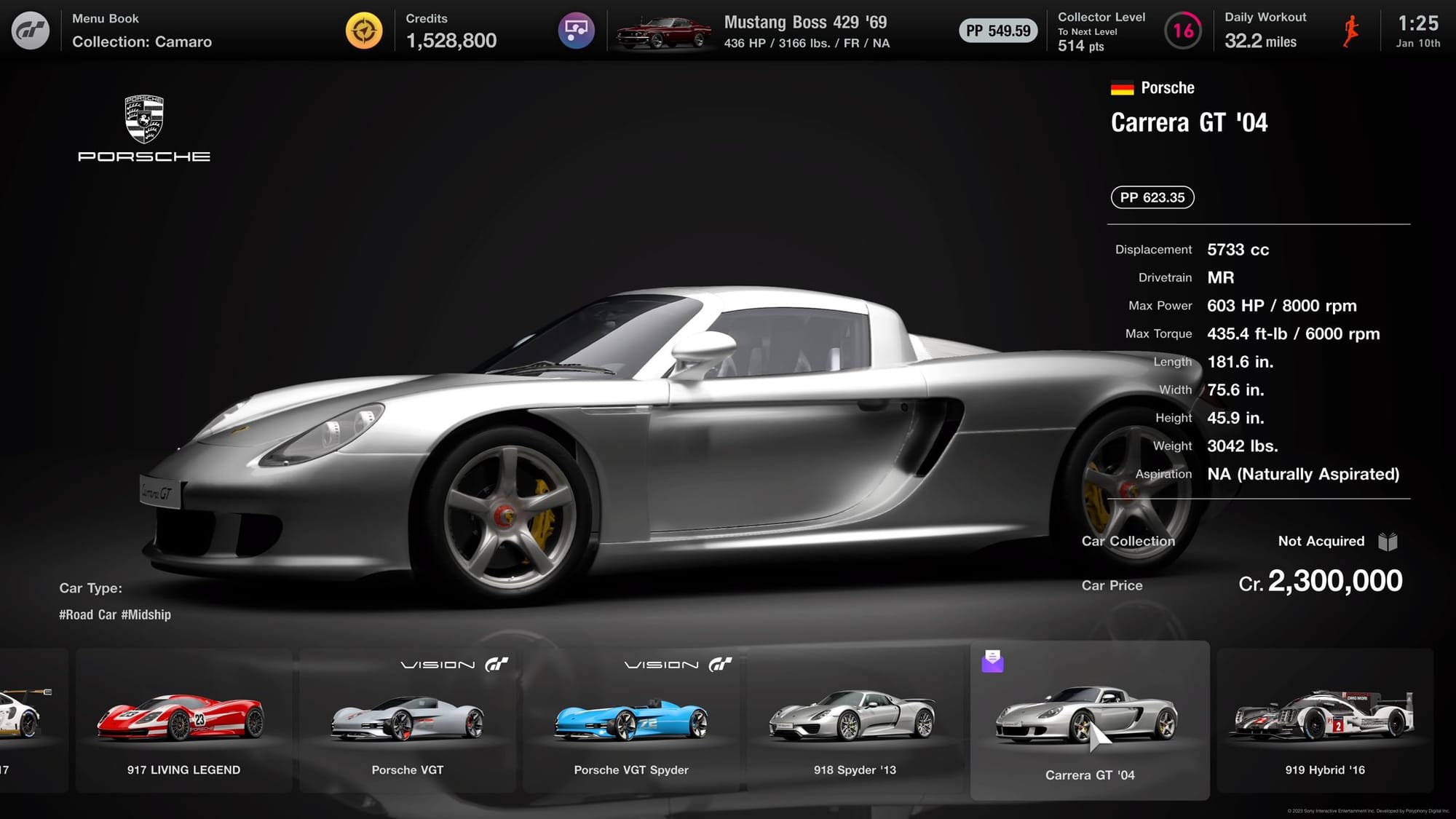The height and width of the screenshot is (819, 1456).
Task: Select the blue Porsche VGT Spyder tile
Action: 630,720
